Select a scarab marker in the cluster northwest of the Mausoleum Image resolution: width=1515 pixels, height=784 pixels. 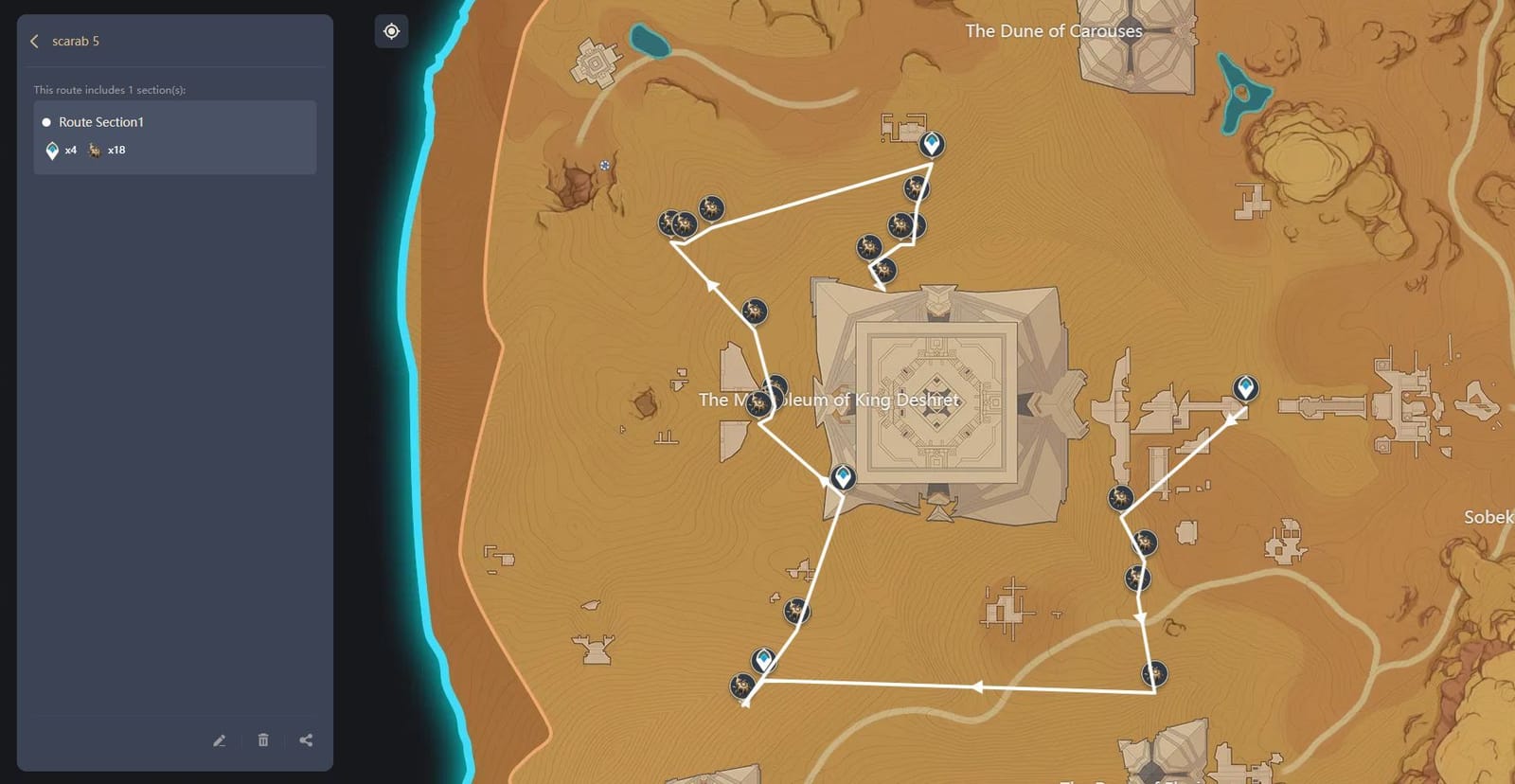[x=685, y=224]
